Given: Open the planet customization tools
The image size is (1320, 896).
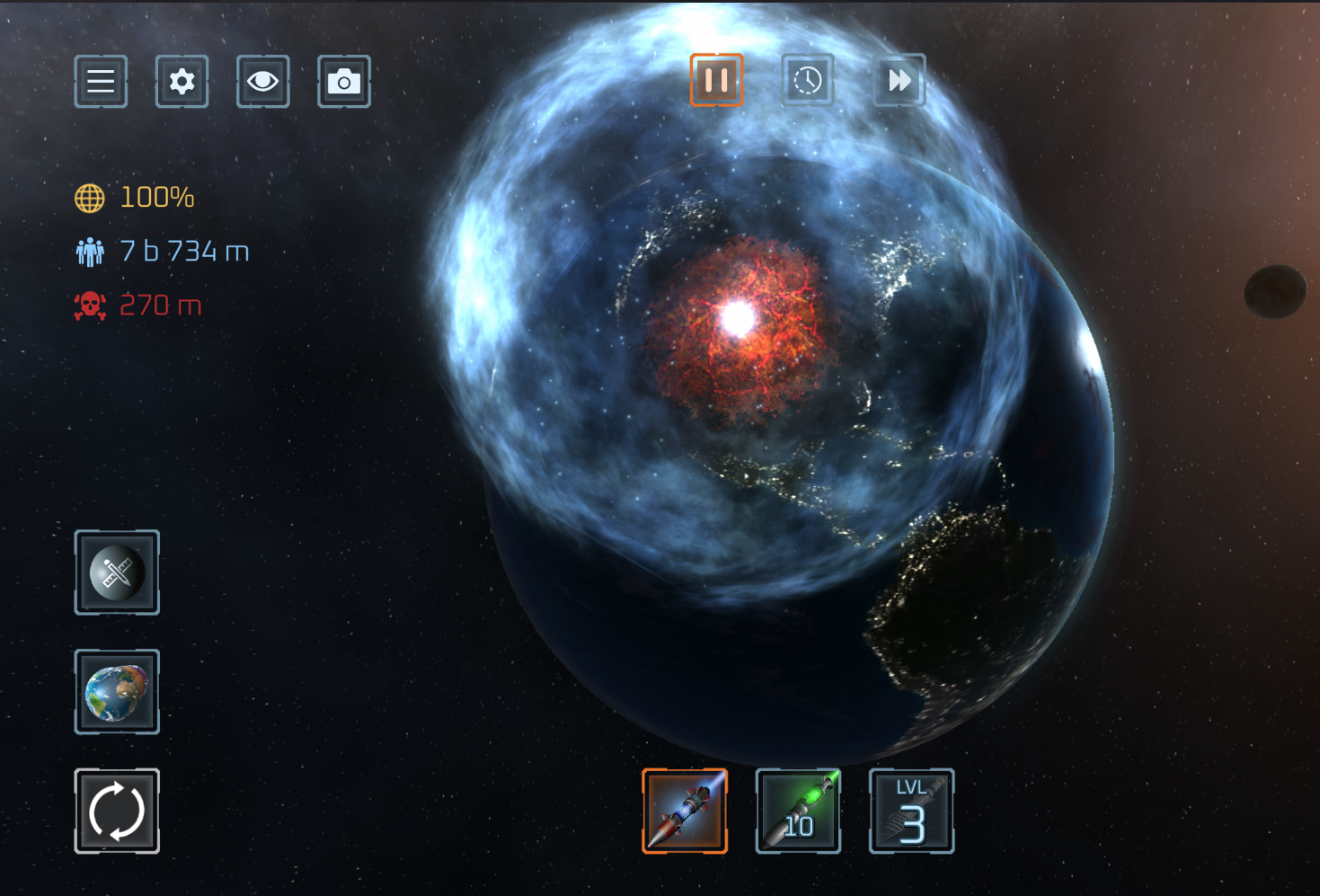Looking at the screenshot, I should pyautogui.click(x=117, y=572).
